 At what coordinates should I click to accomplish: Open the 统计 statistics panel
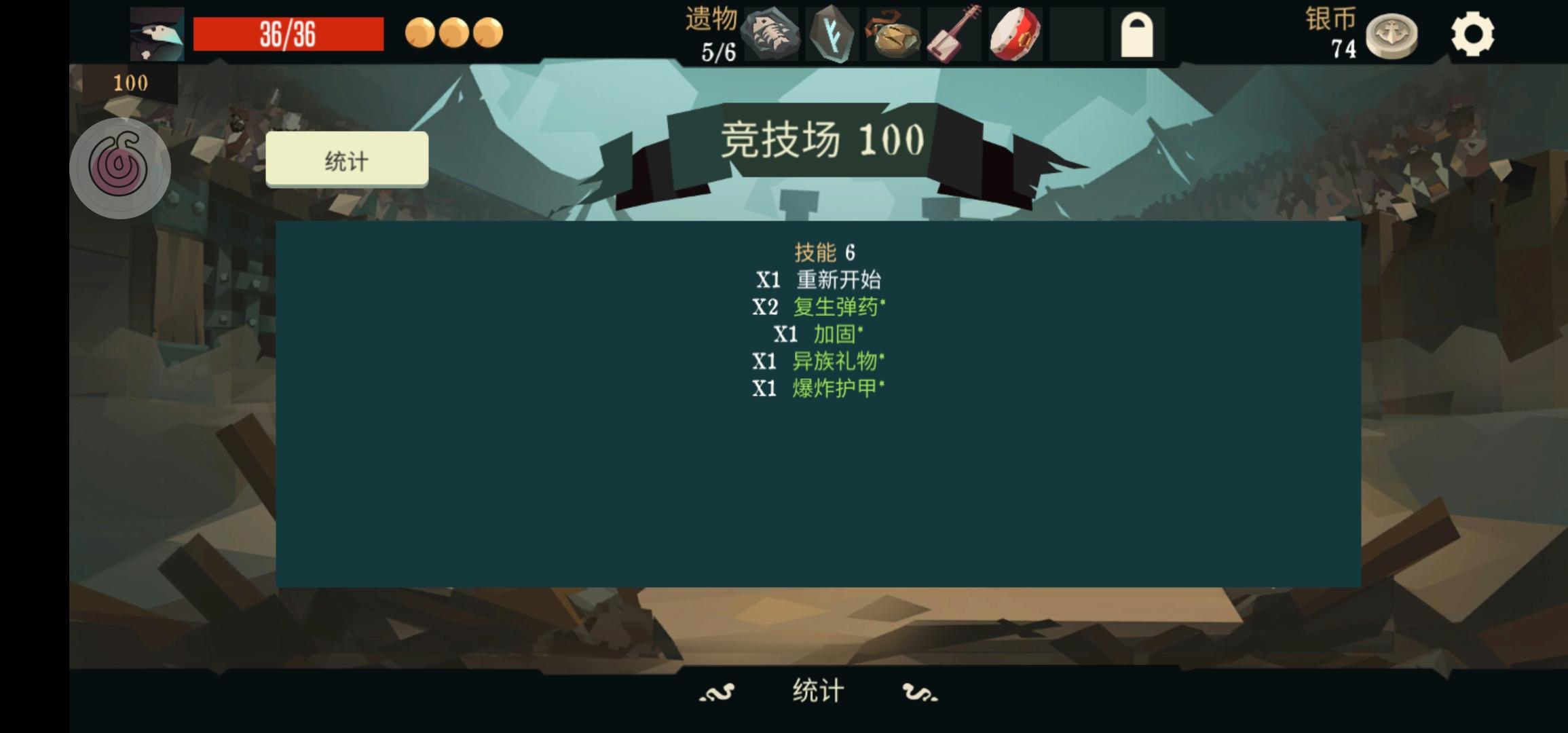click(x=347, y=161)
